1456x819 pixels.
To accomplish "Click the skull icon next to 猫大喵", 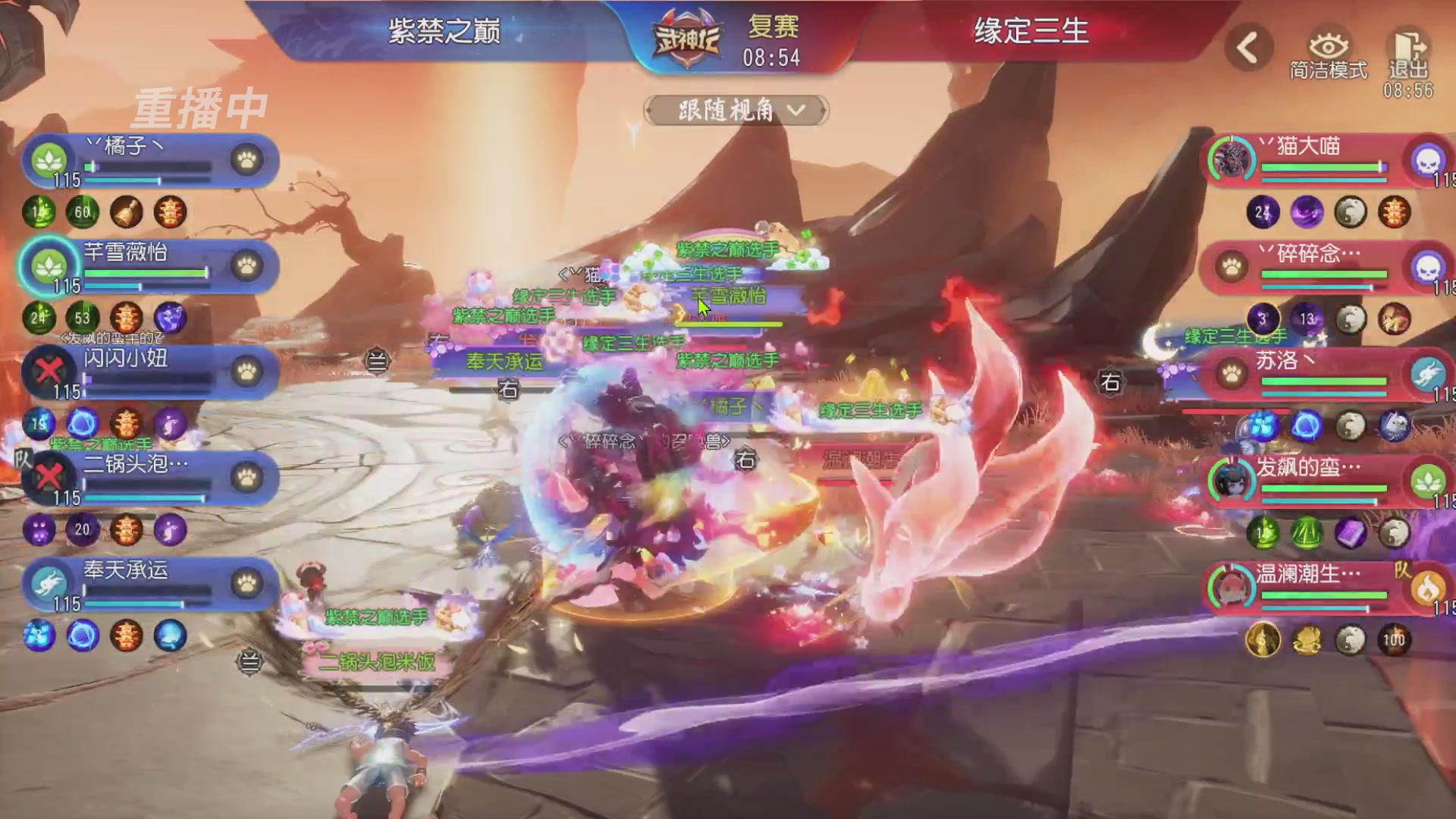I will (x=1429, y=162).
